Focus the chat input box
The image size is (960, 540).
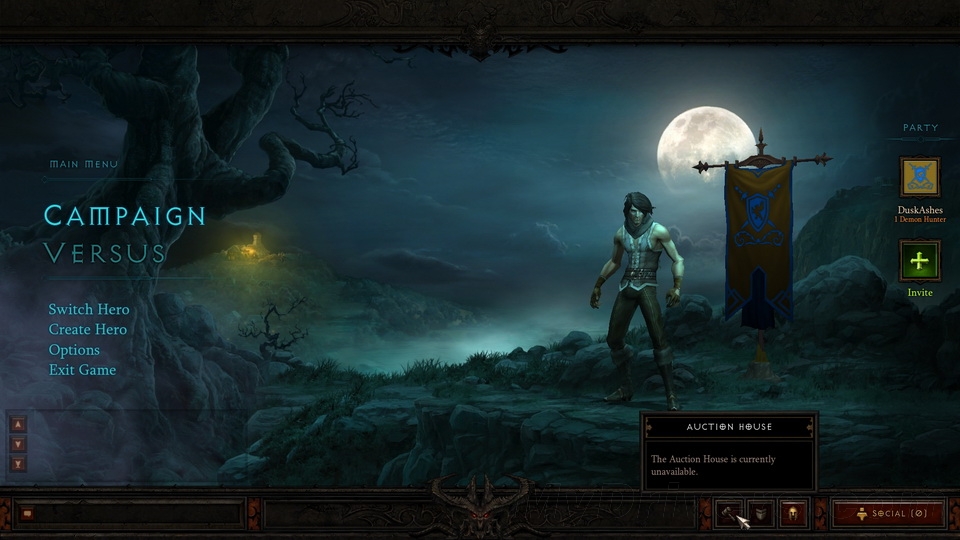(x=140, y=514)
